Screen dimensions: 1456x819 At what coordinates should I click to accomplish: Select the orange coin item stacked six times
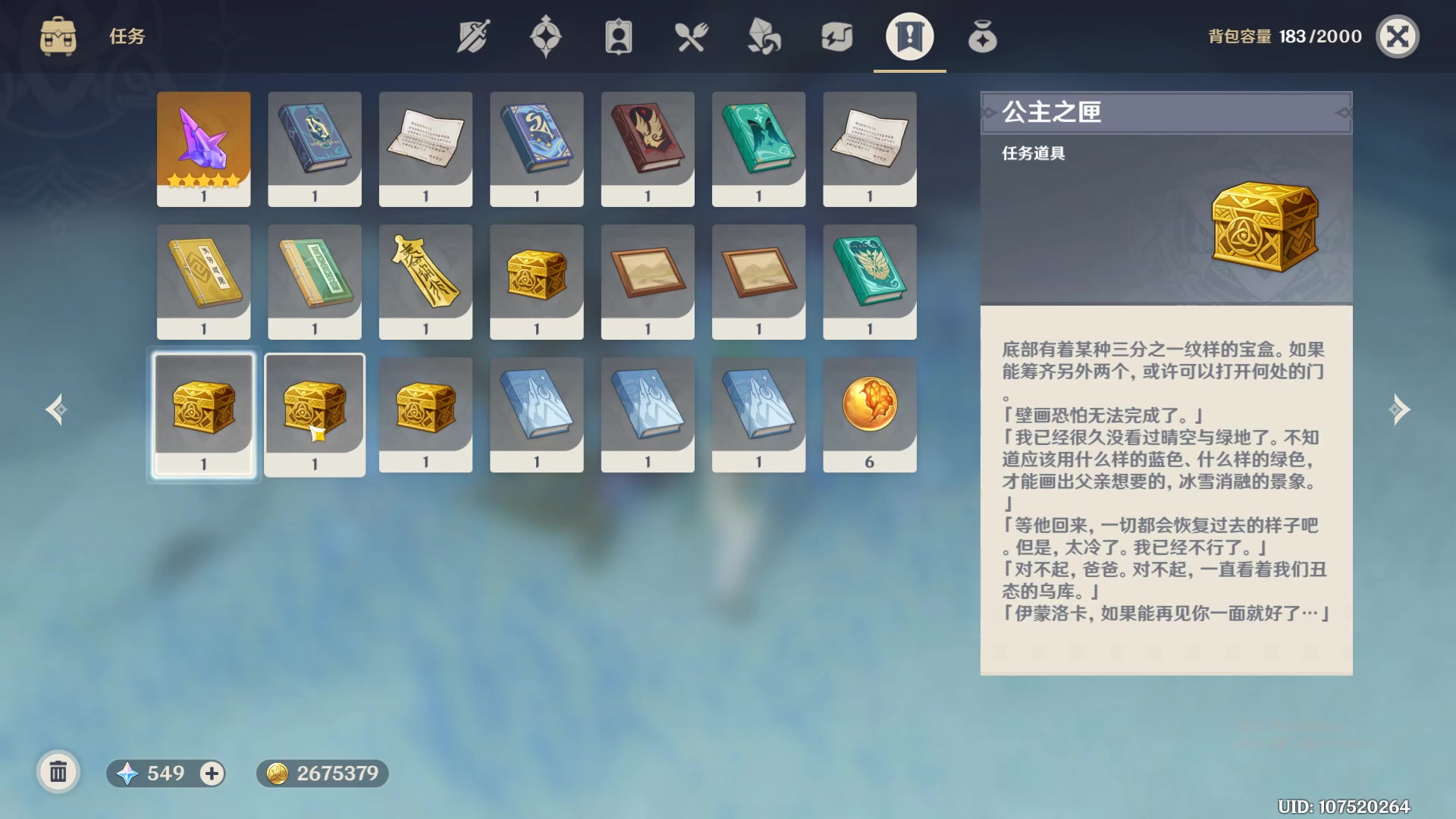[x=870, y=413]
